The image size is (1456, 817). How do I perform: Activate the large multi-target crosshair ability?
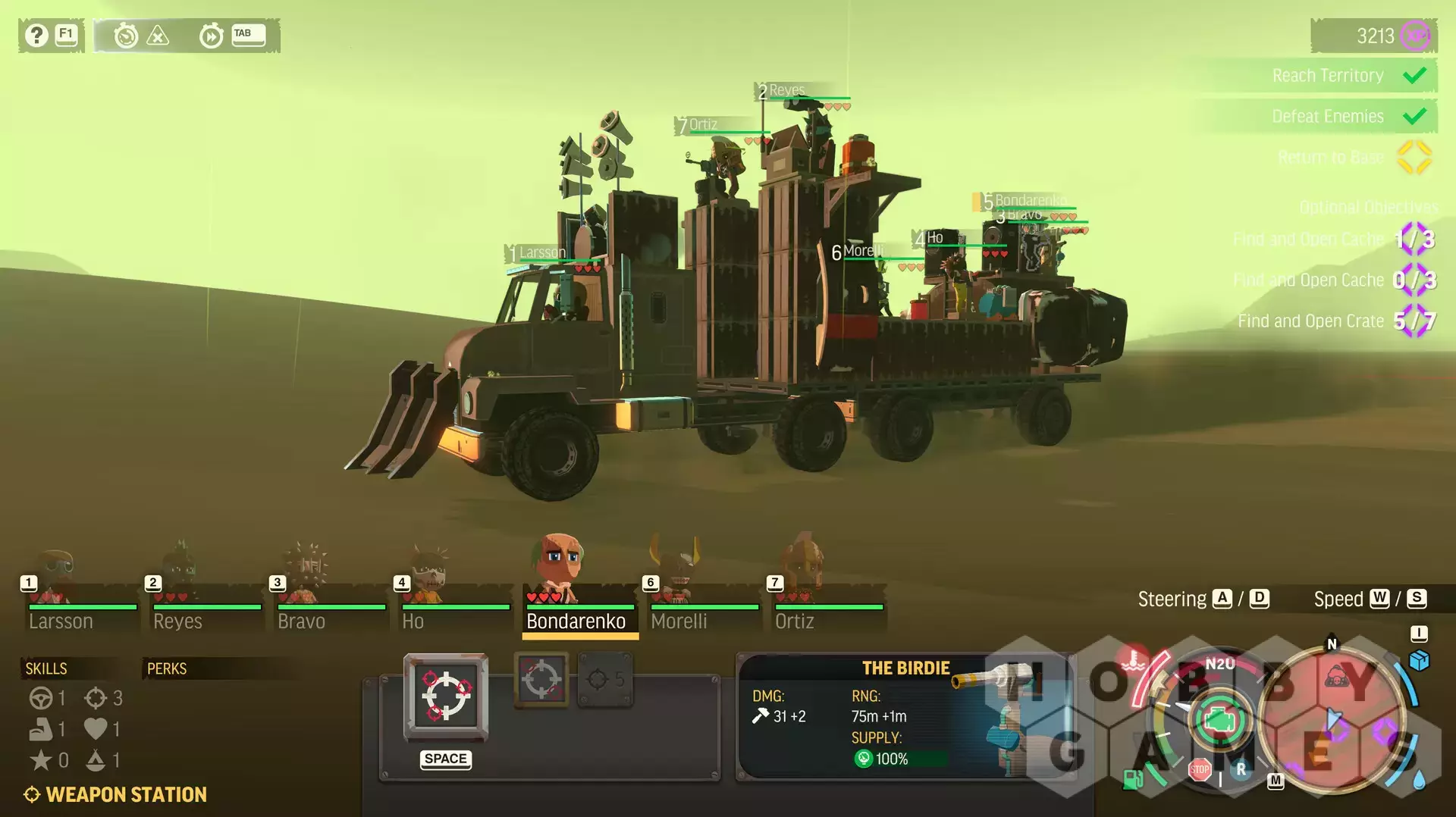coord(446,696)
